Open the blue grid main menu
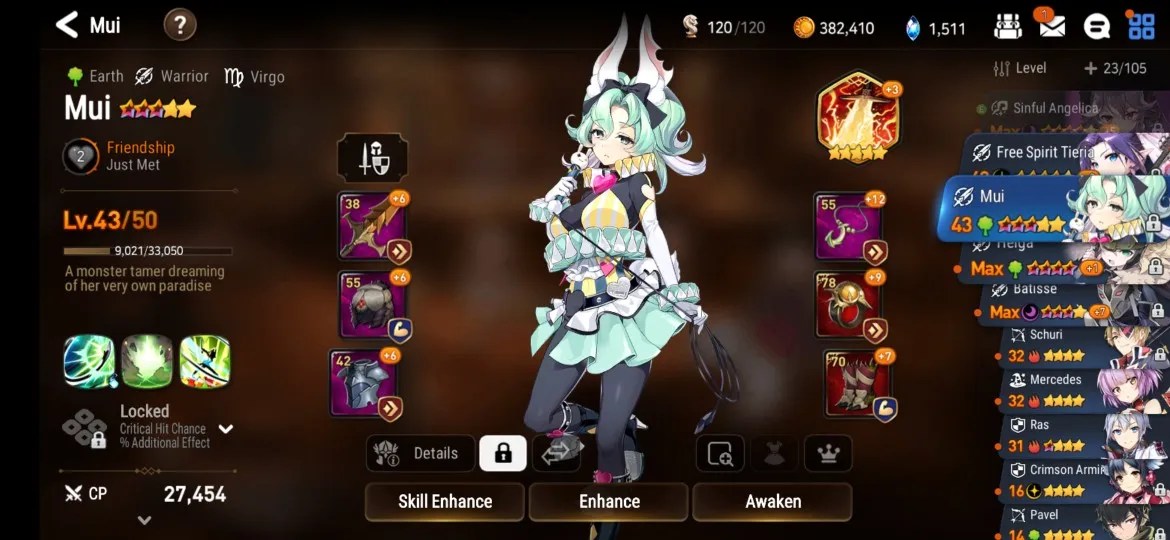This screenshot has width=1170, height=540. click(x=1141, y=26)
